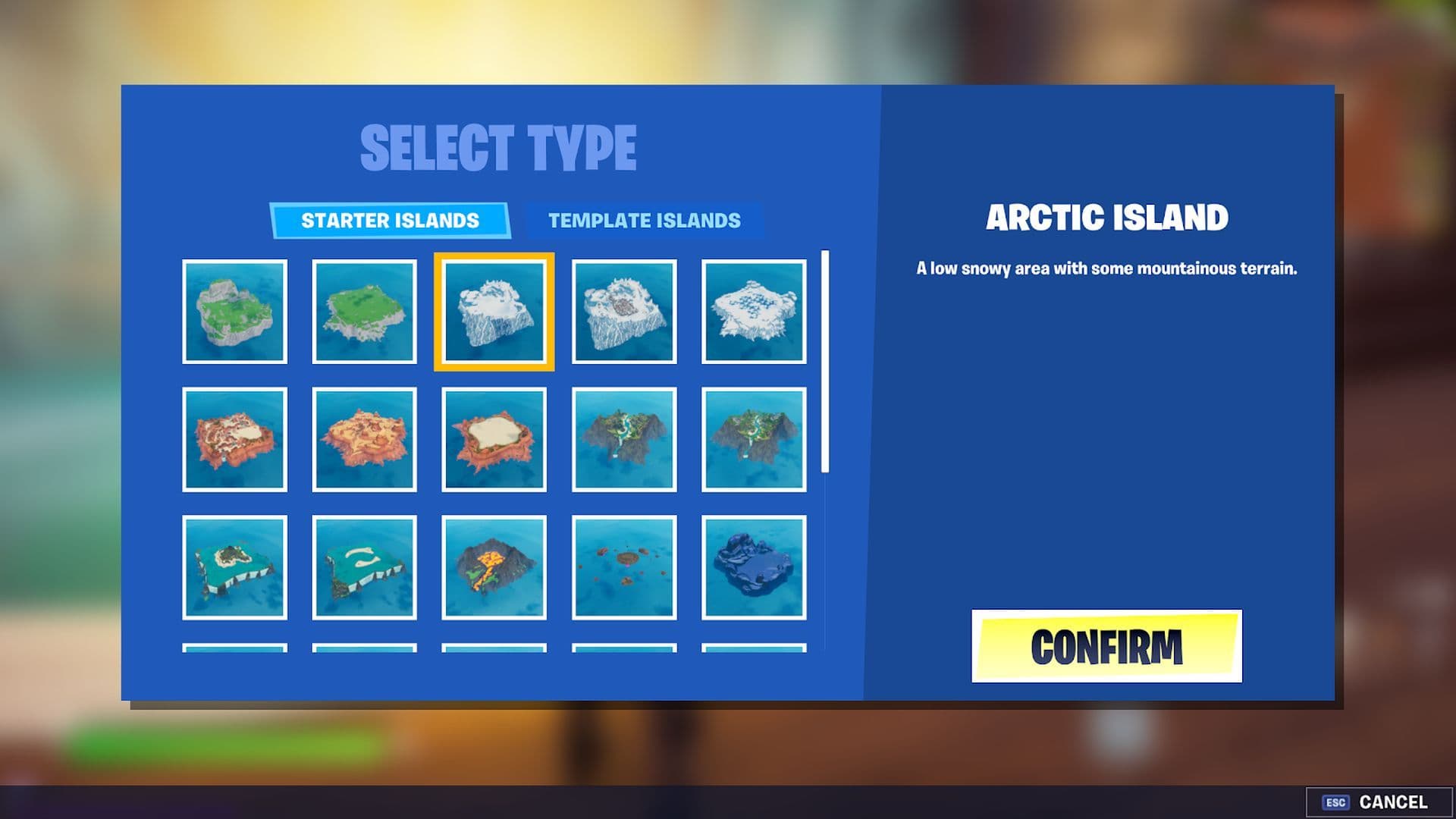Select the flat grass island in the top row
This screenshot has width=1456, height=819.
click(364, 311)
